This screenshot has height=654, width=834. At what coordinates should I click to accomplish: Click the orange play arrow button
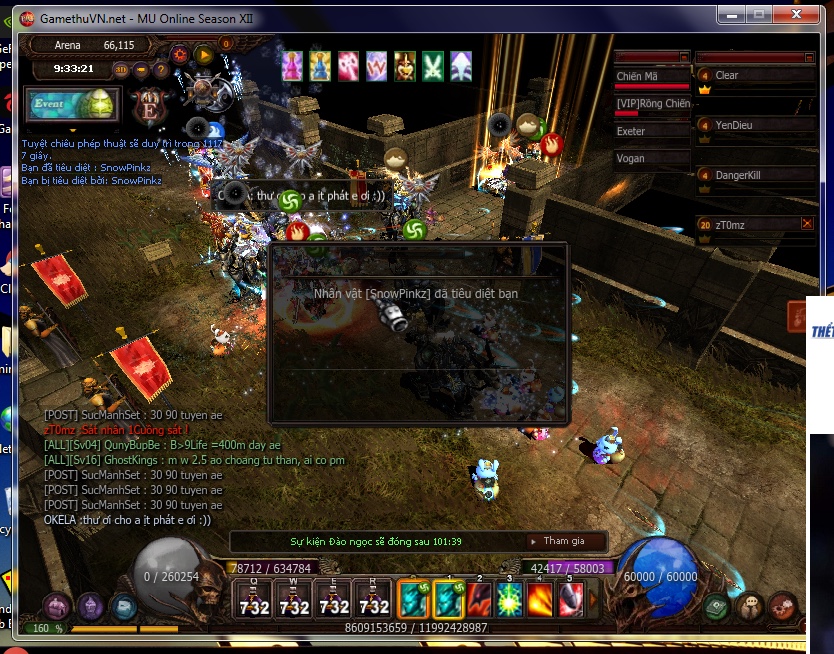click(x=204, y=55)
